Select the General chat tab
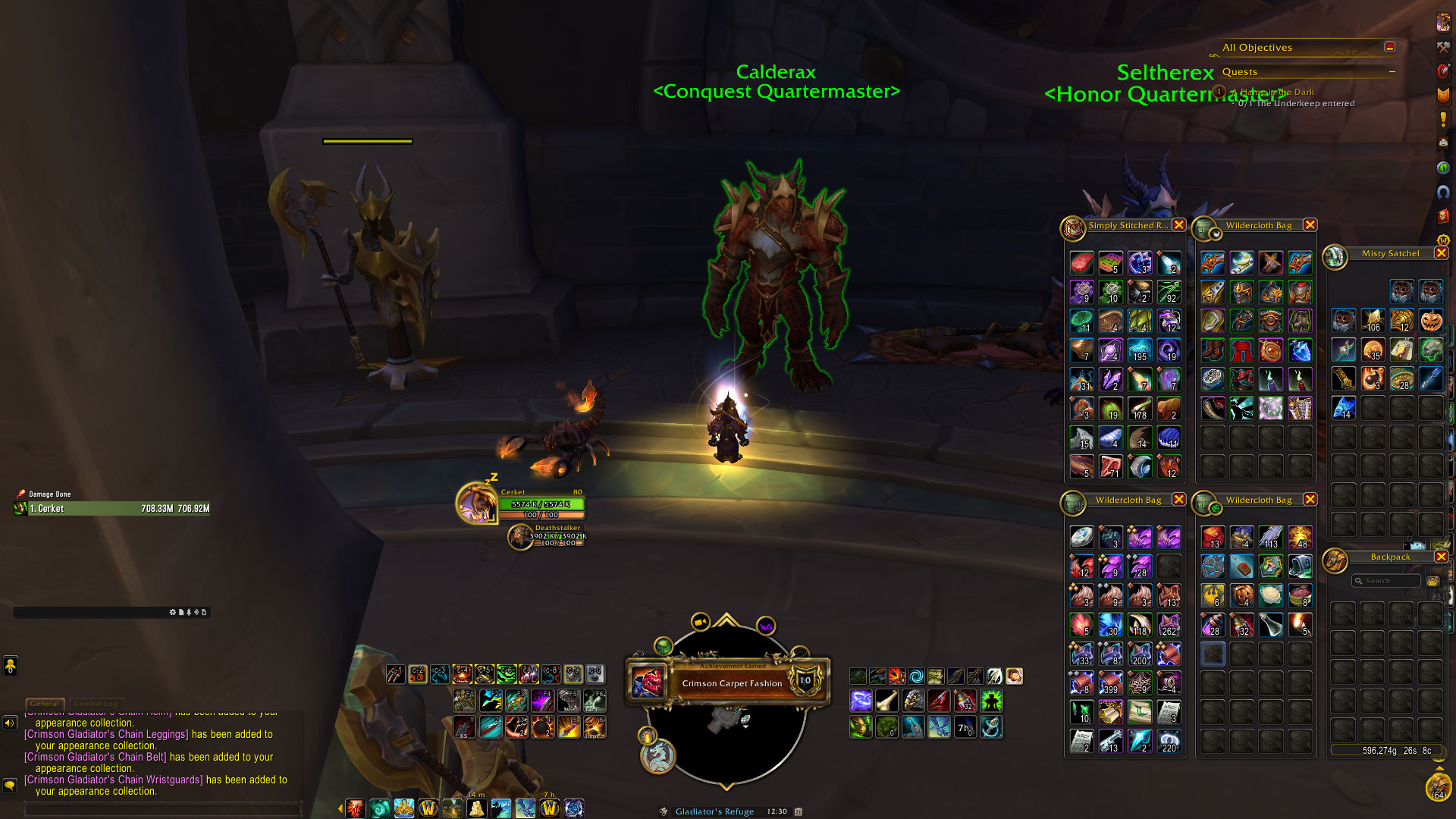1456x819 pixels. point(44,704)
